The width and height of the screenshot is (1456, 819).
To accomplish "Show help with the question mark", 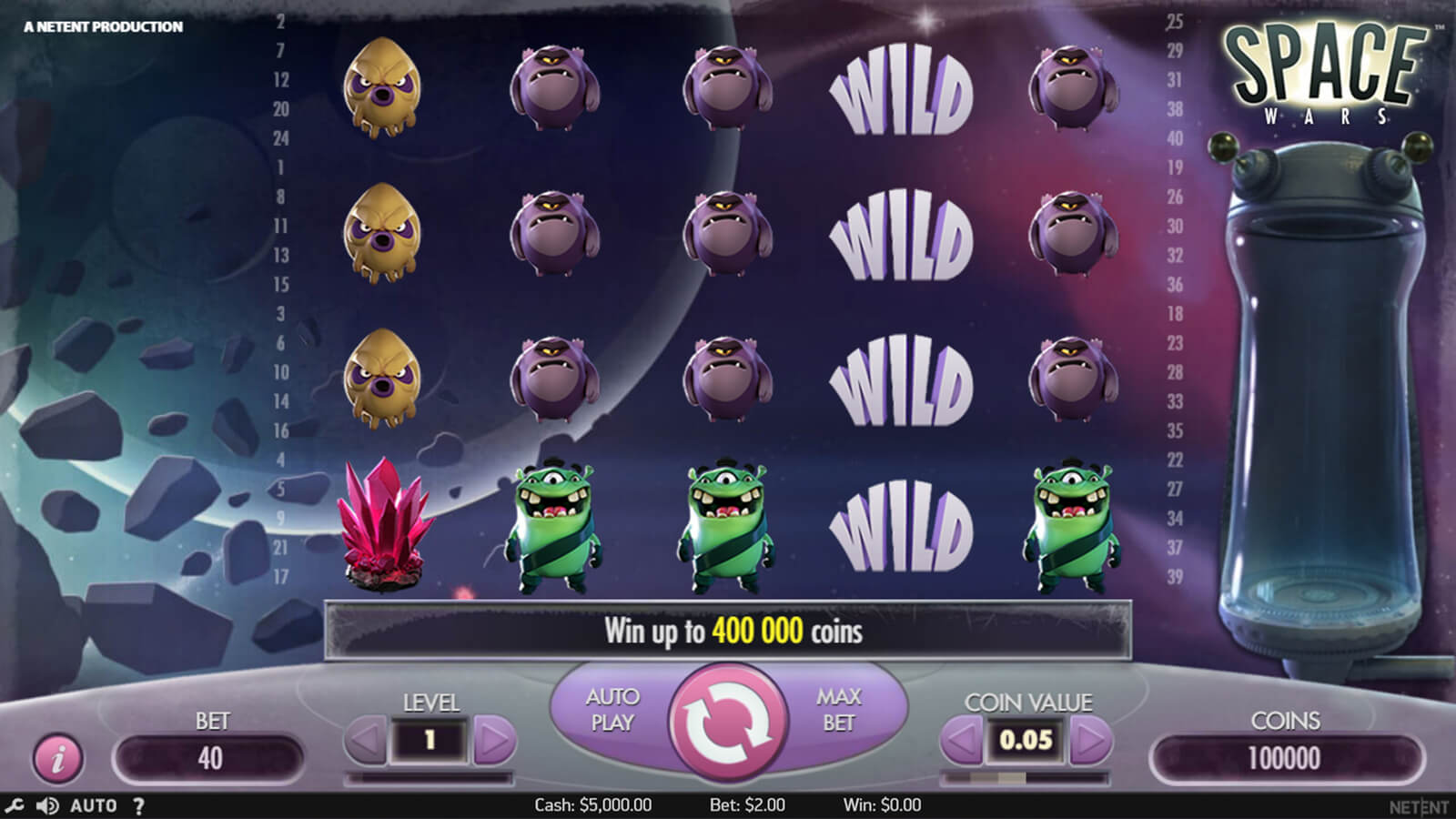I will (x=138, y=805).
